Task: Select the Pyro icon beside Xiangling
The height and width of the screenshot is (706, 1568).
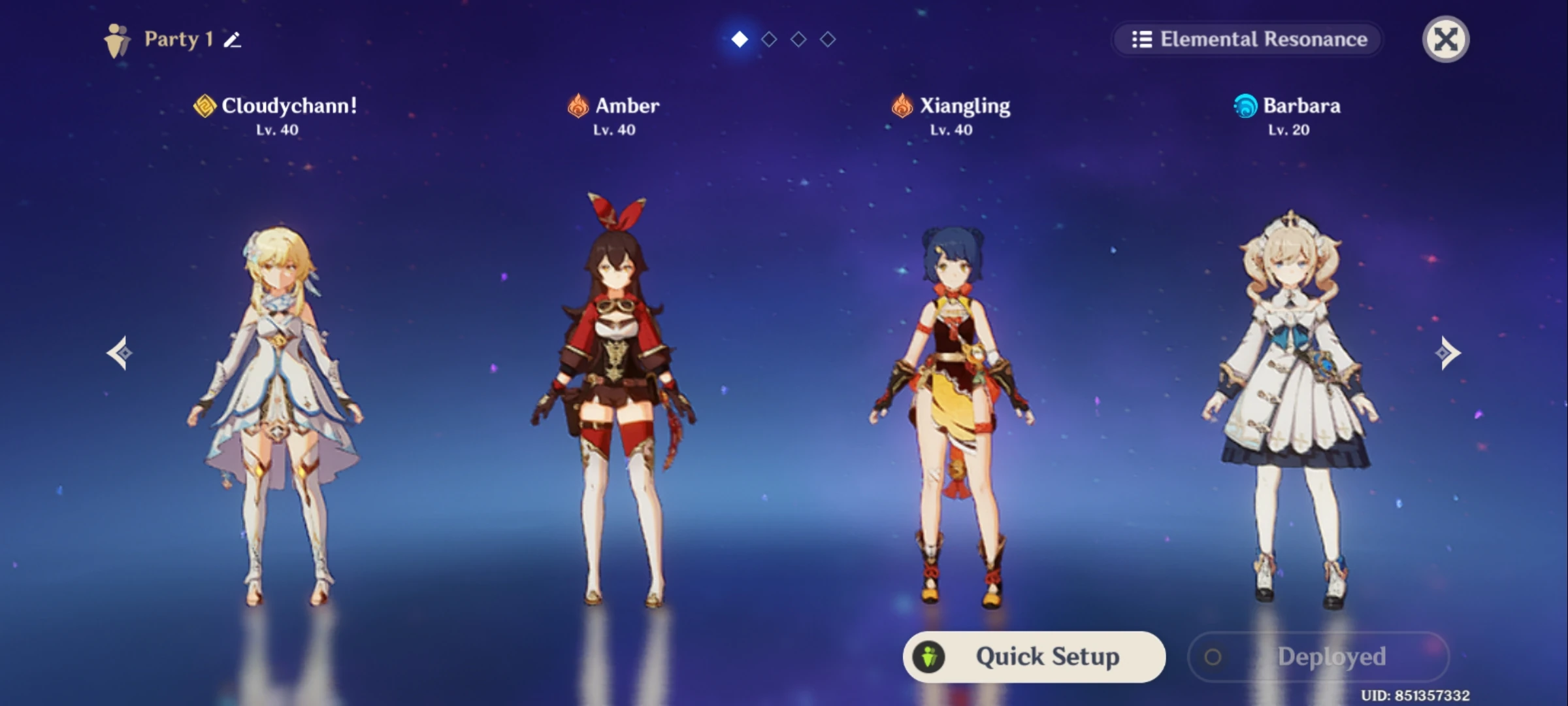Action: click(901, 106)
